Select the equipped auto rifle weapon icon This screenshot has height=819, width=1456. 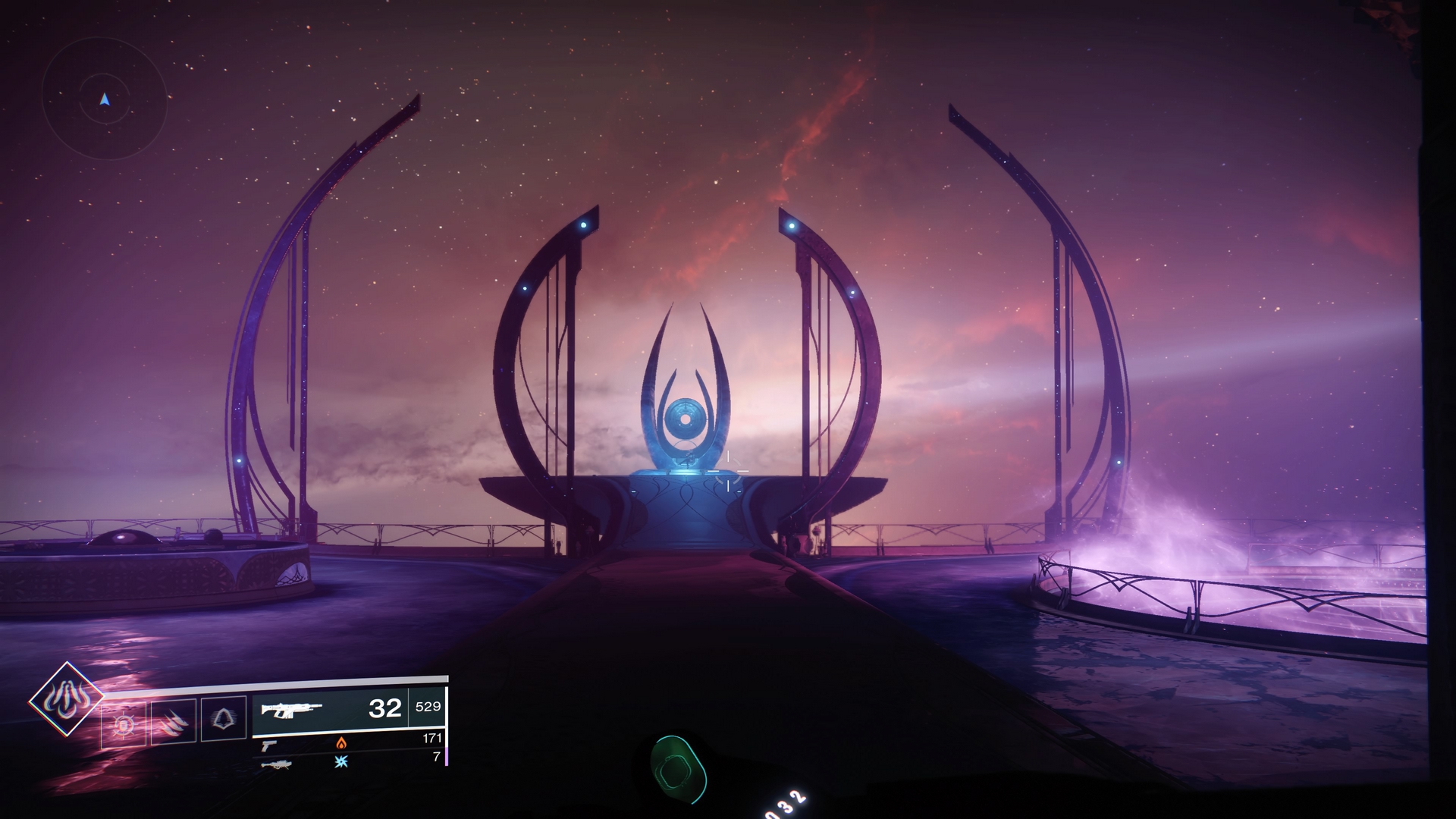(x=292, y=710)
